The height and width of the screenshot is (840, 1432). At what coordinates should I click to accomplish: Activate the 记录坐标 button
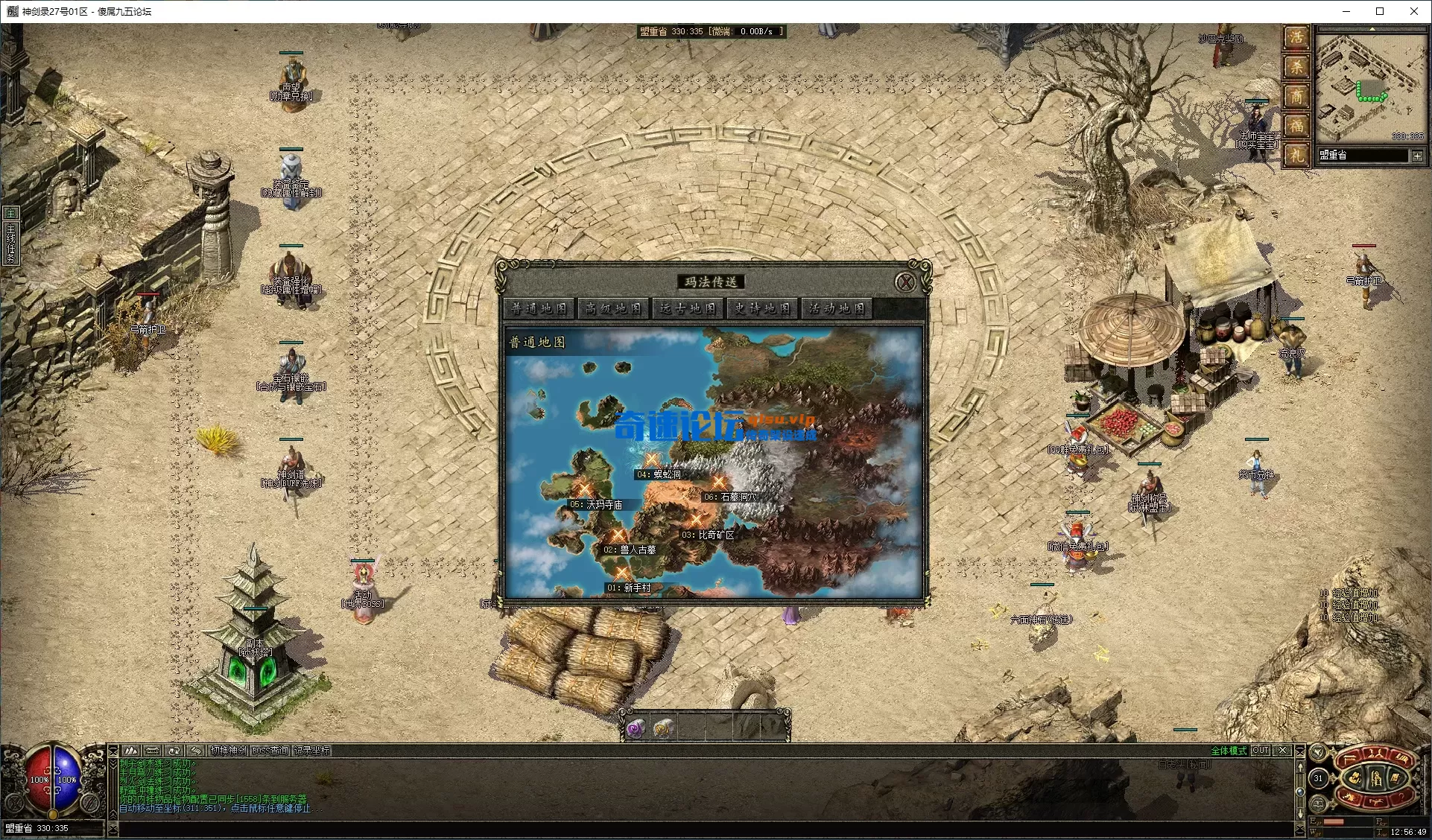(x=311, y=751)
